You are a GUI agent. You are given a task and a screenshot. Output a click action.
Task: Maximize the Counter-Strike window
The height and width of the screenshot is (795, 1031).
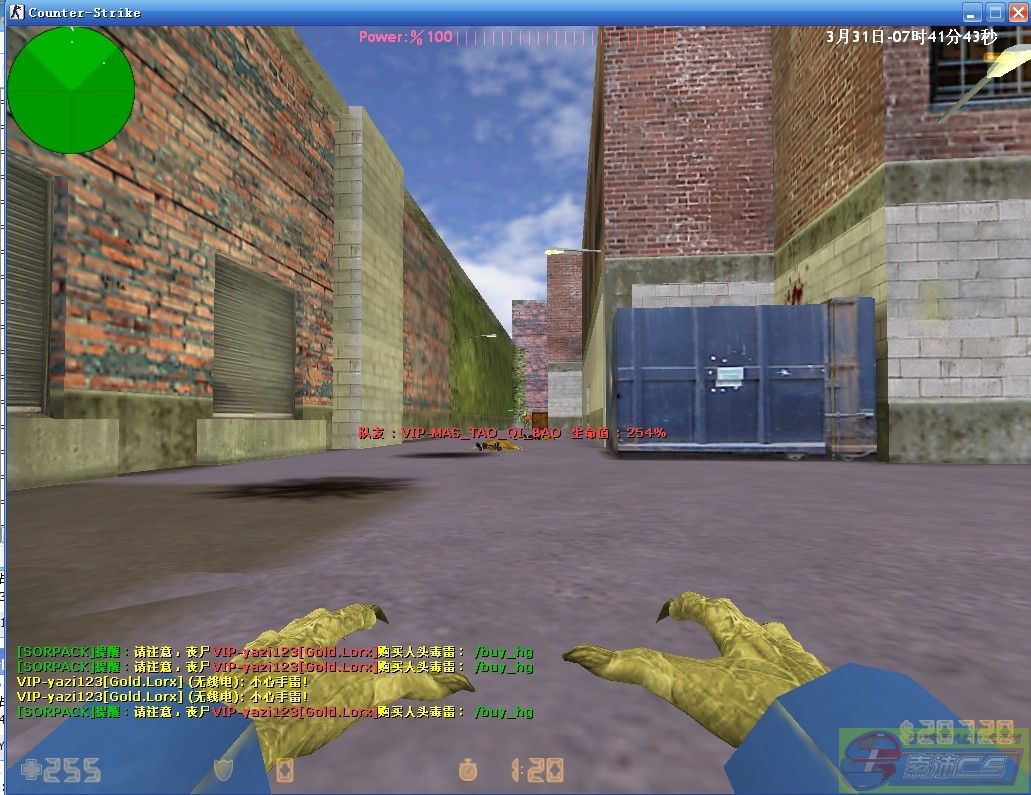(995, 12)
